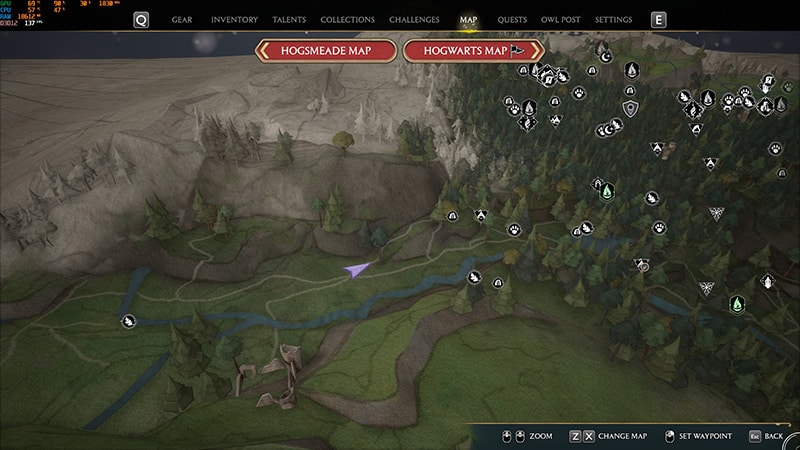Screen dimensions: 800x450
Task: Open the Owl Post tab
Action: (563, 19)
